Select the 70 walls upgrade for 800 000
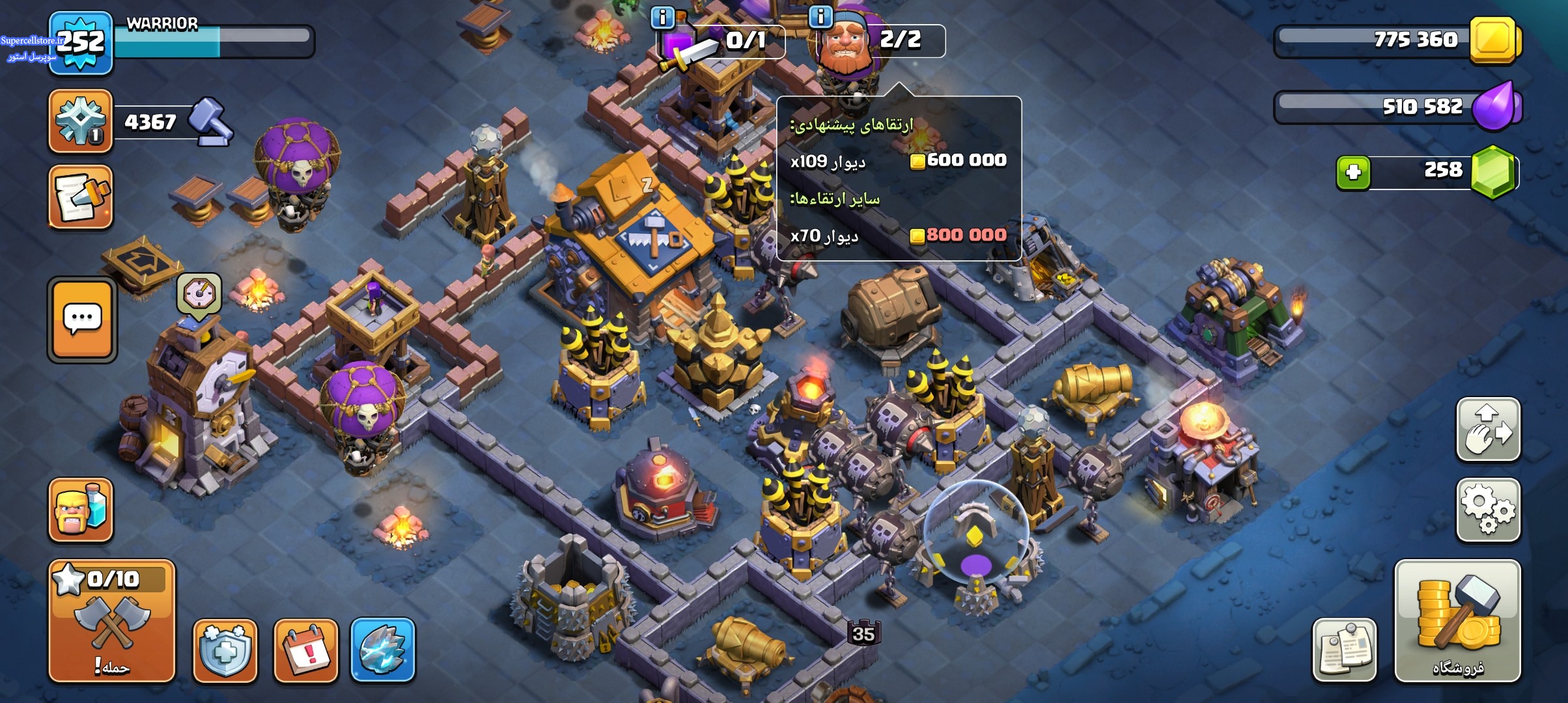The image size is (1568, 703). pos(898,235)
